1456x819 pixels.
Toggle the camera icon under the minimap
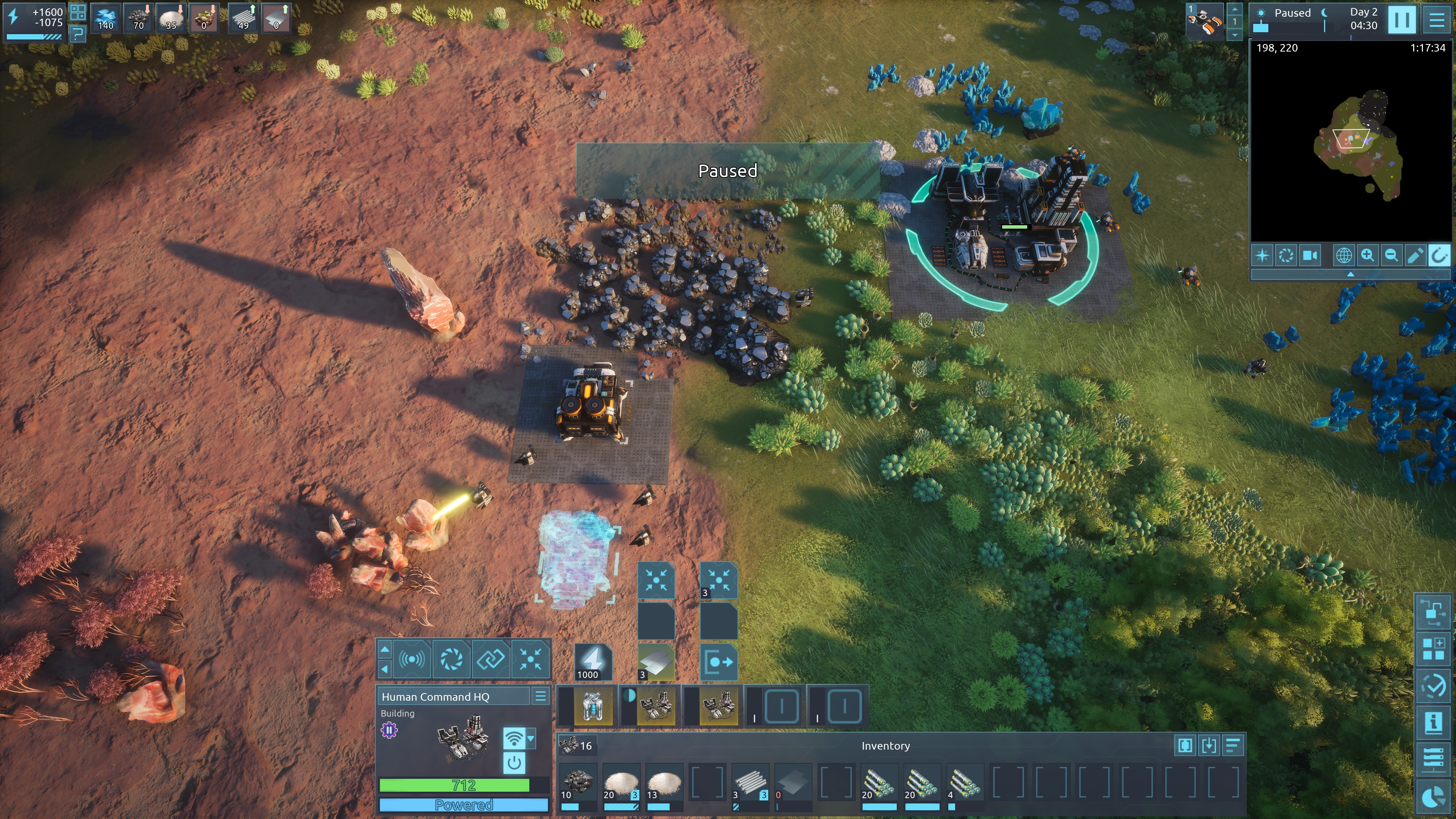[1310, 256]
